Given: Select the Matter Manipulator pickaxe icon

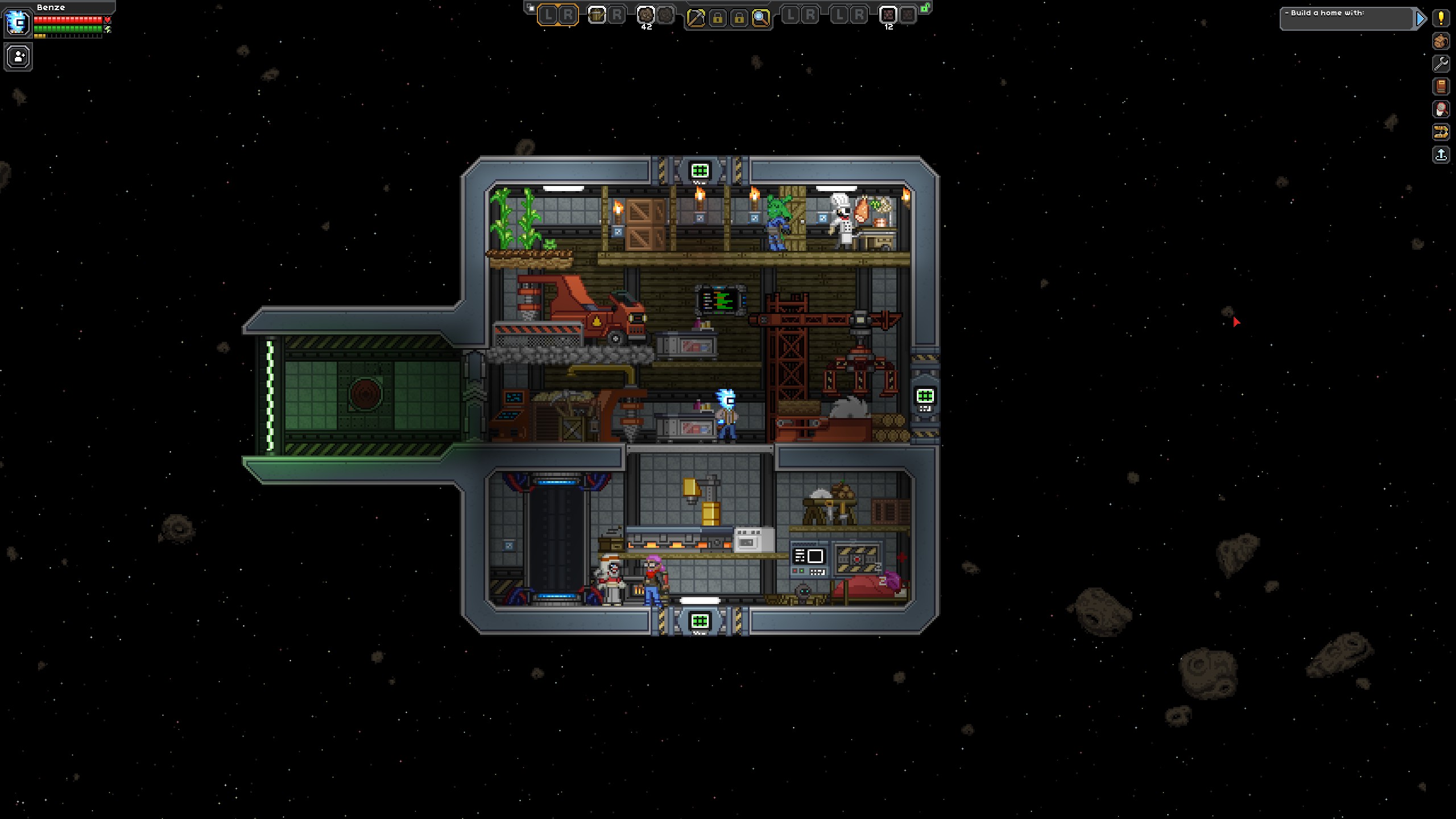Looking at the screenshot, I should point(696,18).
